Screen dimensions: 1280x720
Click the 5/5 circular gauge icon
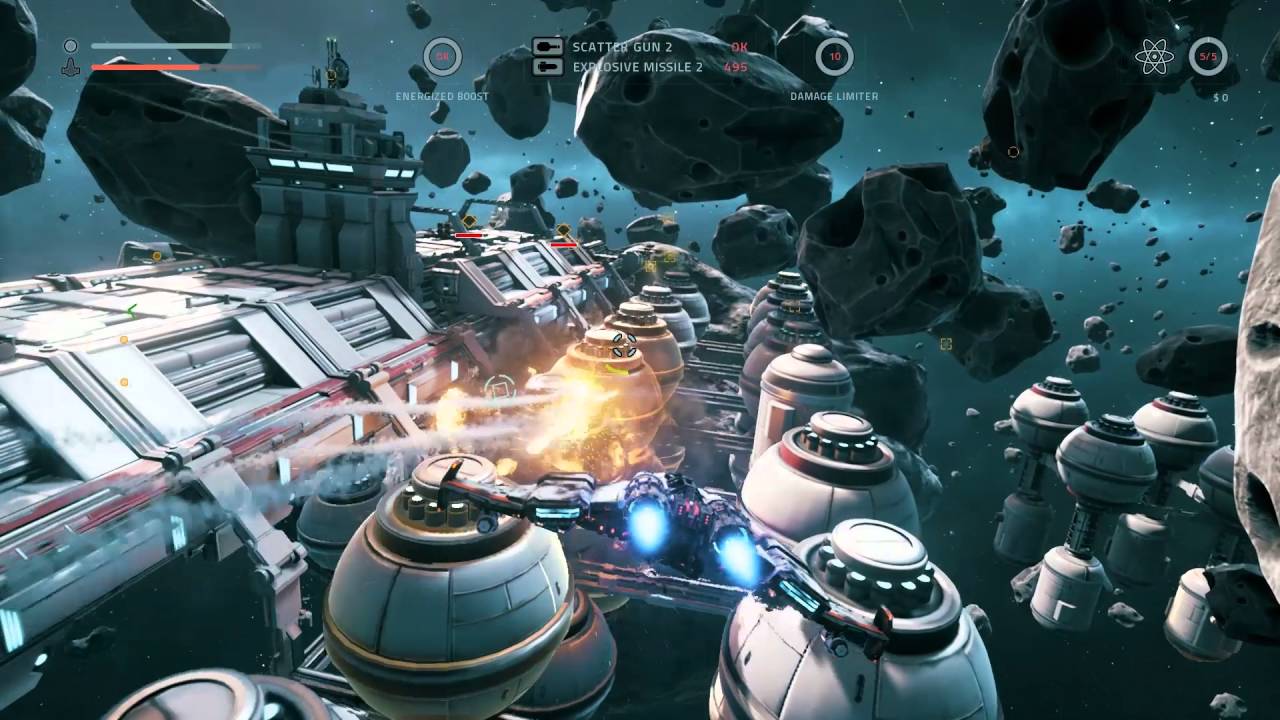point(1208,56)
